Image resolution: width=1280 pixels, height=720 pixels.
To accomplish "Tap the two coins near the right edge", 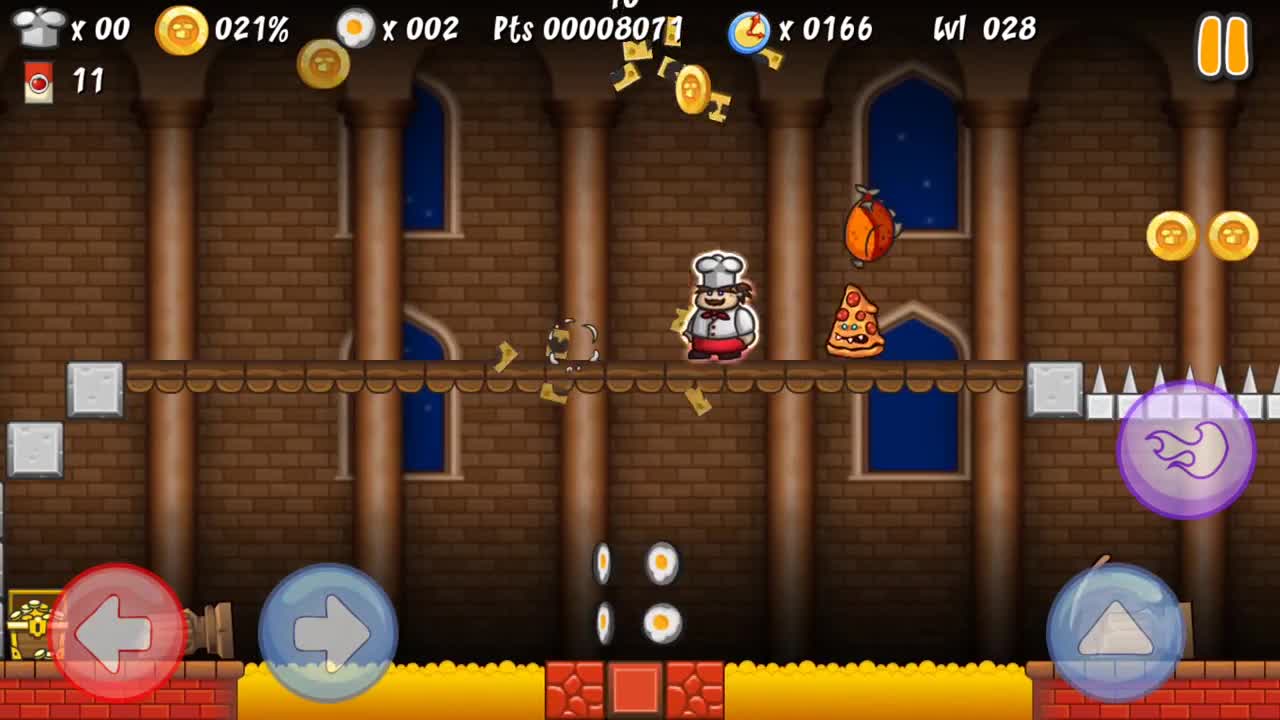I will tap(1200, 235).
